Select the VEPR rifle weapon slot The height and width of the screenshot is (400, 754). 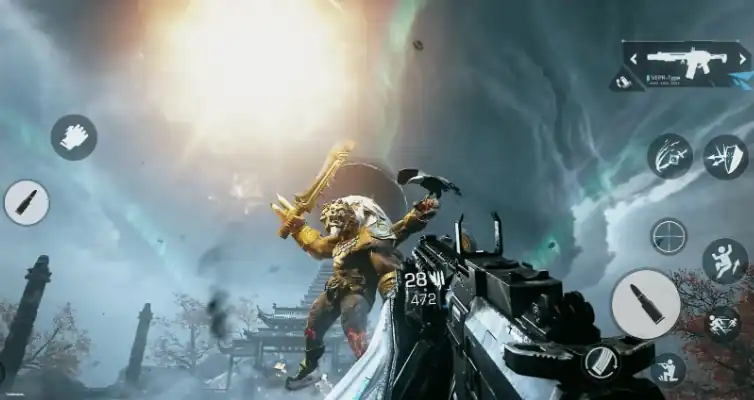click(x=684, y=64)
